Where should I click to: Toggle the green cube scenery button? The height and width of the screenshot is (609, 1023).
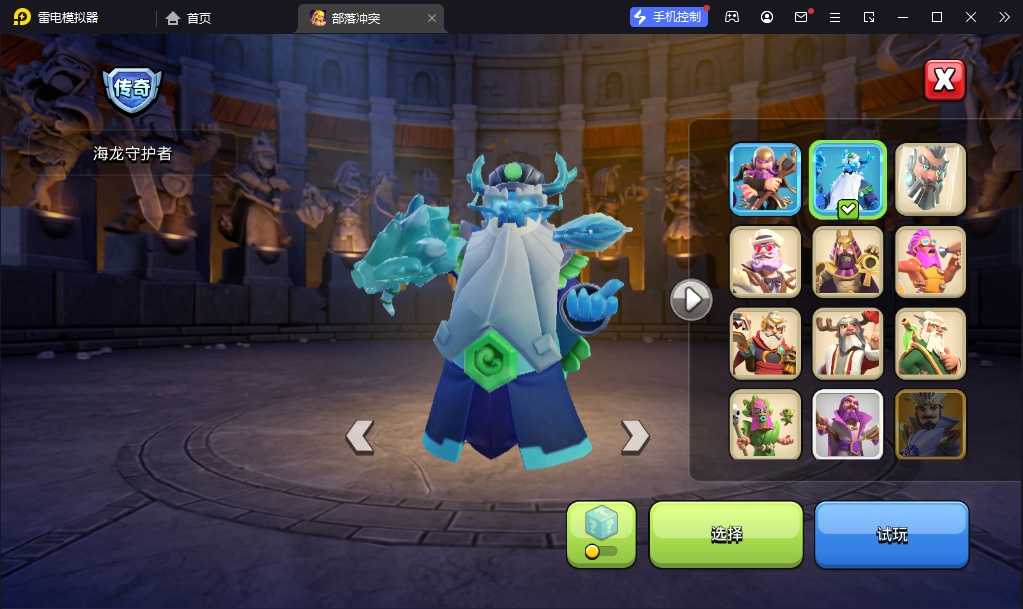click(x=601, y=534)
